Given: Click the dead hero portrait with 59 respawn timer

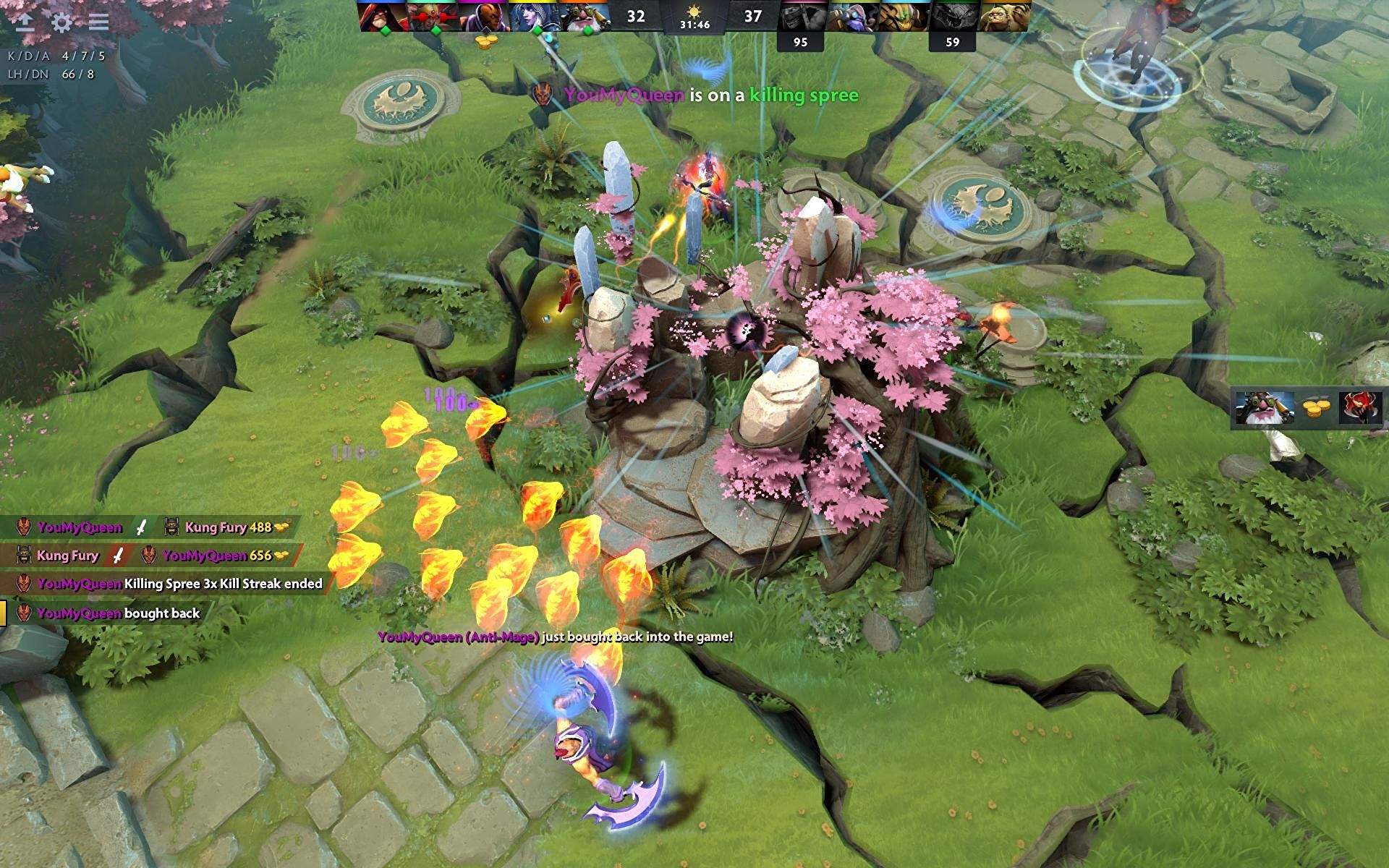Looking at the screenshot, I should pos(953,16).
